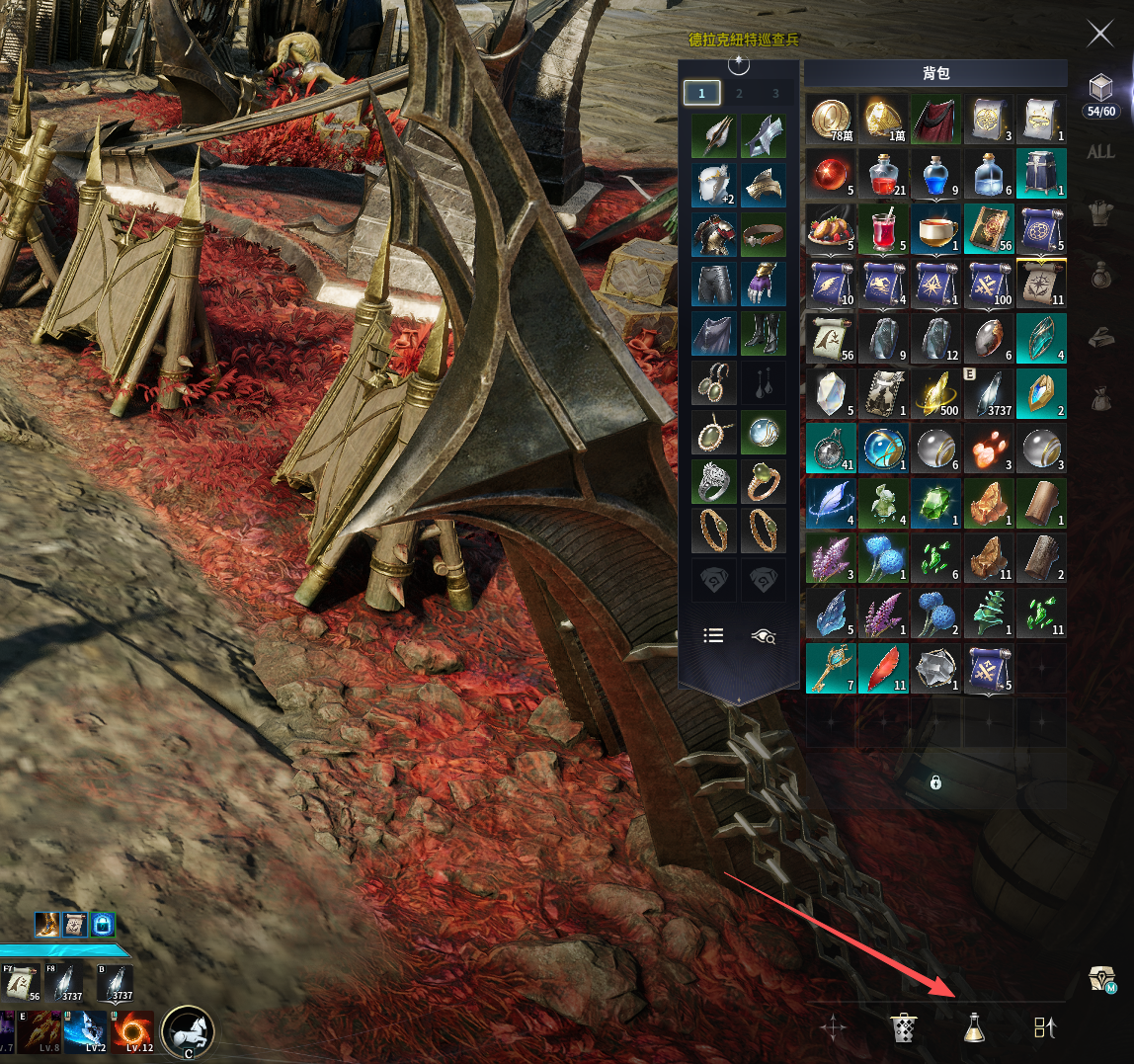Filter backpack by the armor category
Image resolution: width=1134 pixels, height=1064 pixels.
pyautogui.click(x=1100, y=214)
